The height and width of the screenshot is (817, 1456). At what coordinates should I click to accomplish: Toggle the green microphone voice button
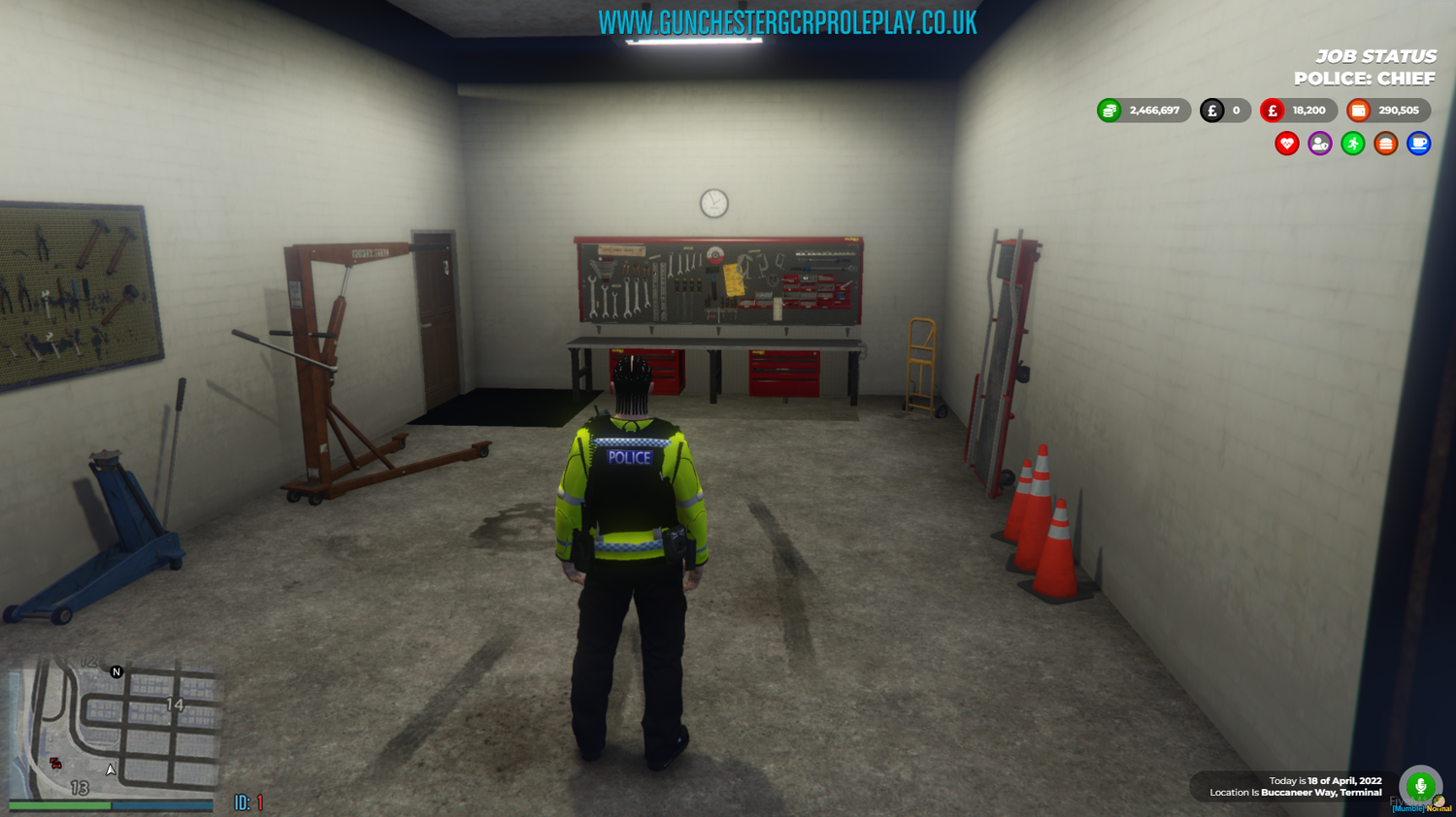pyautogui.click(x=1421, y=787)
